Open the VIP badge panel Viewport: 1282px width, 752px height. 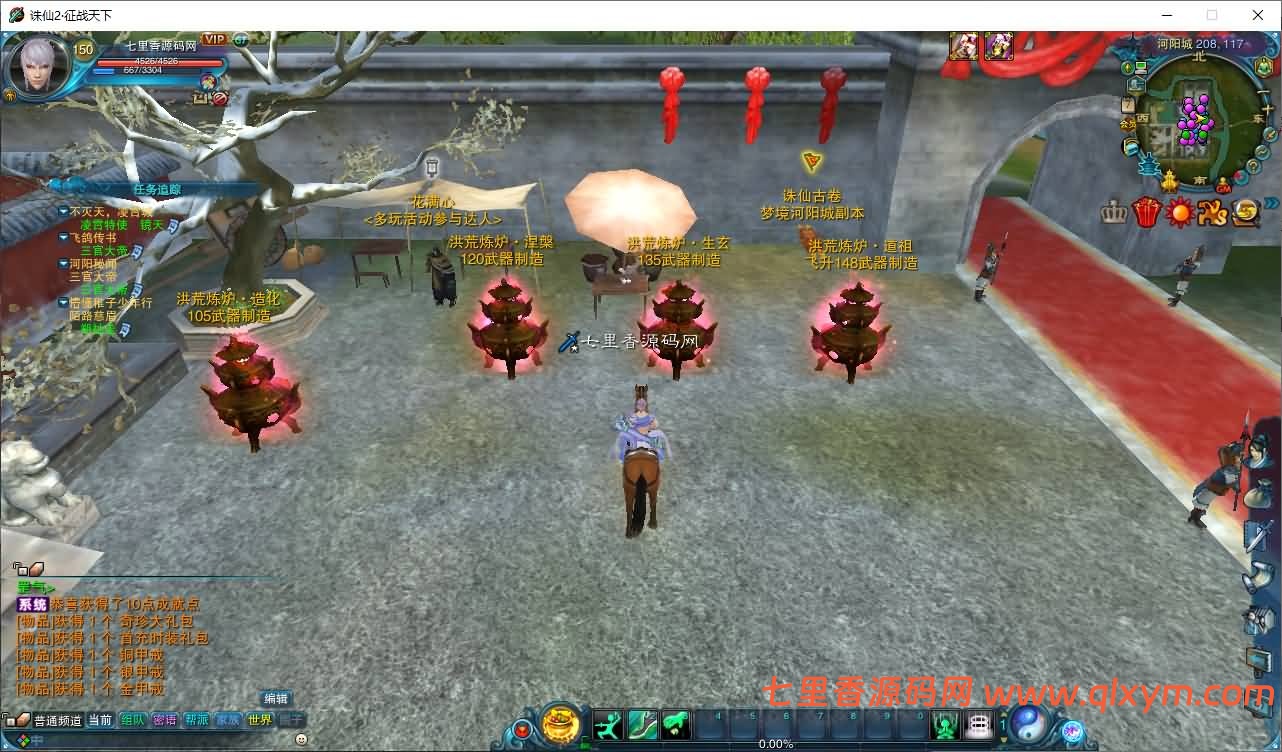[214, 39]
